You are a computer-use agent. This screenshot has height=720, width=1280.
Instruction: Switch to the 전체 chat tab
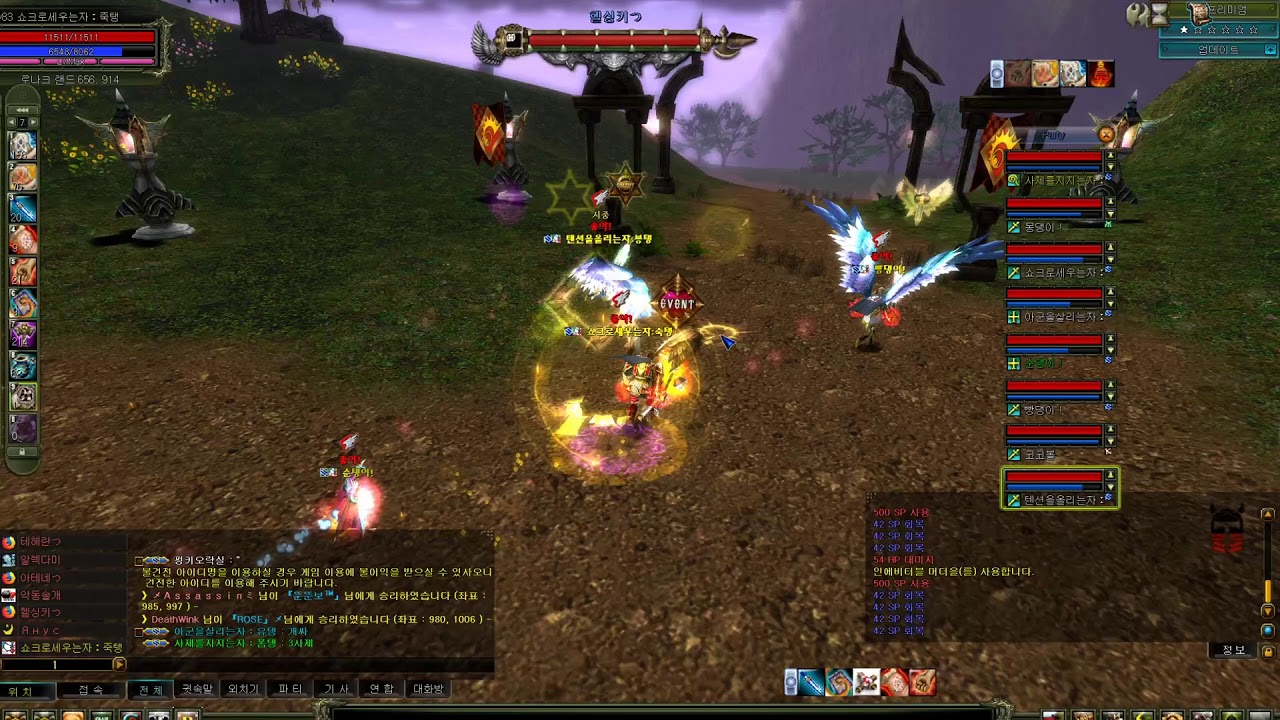tap(150, 689)
